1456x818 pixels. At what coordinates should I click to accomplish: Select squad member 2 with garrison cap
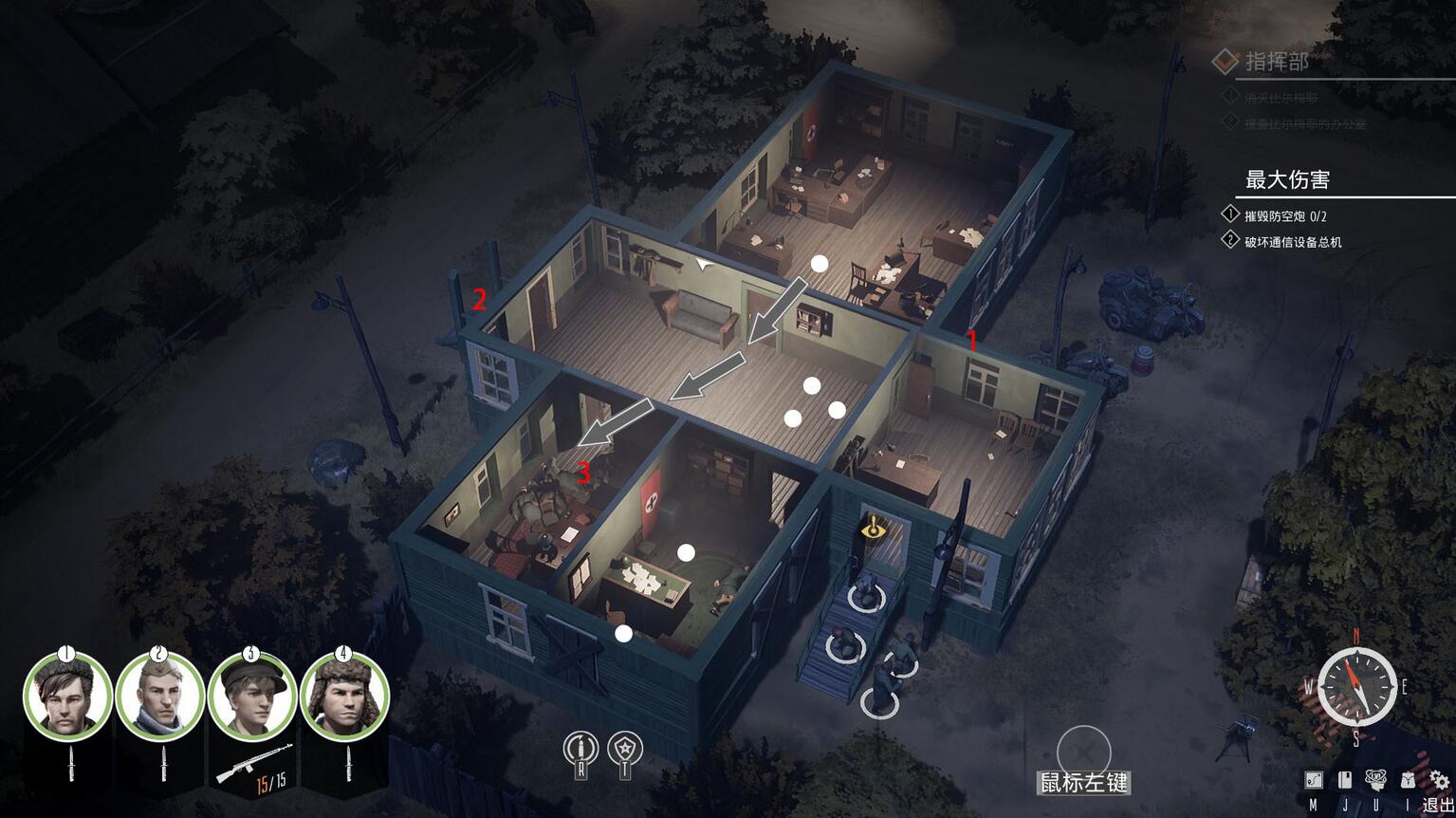pyautogui.click(x=159, y=696)
